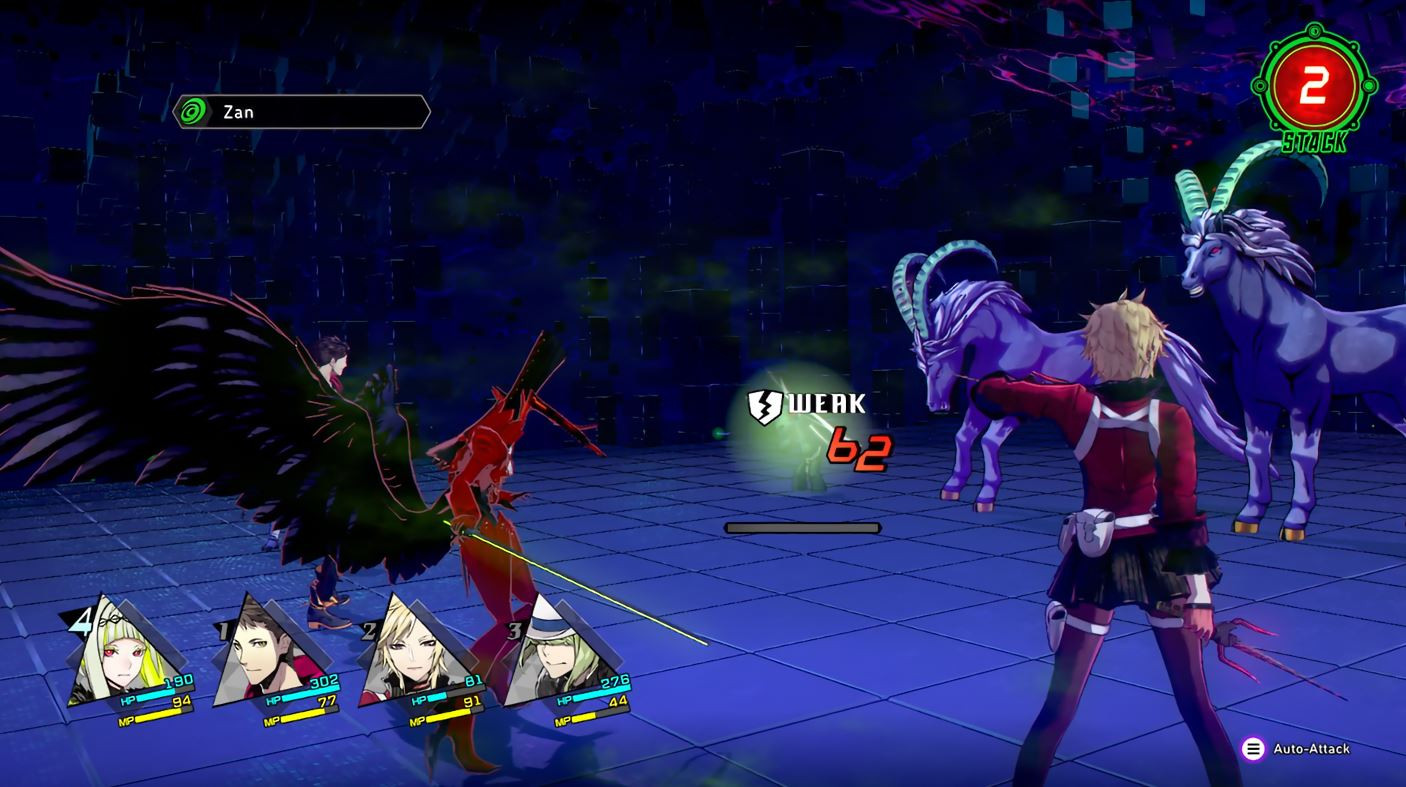The width and height of the screenshot is (1406, 787).
Task: Click the Zan skill name banner
Action: tap(301, 112)
